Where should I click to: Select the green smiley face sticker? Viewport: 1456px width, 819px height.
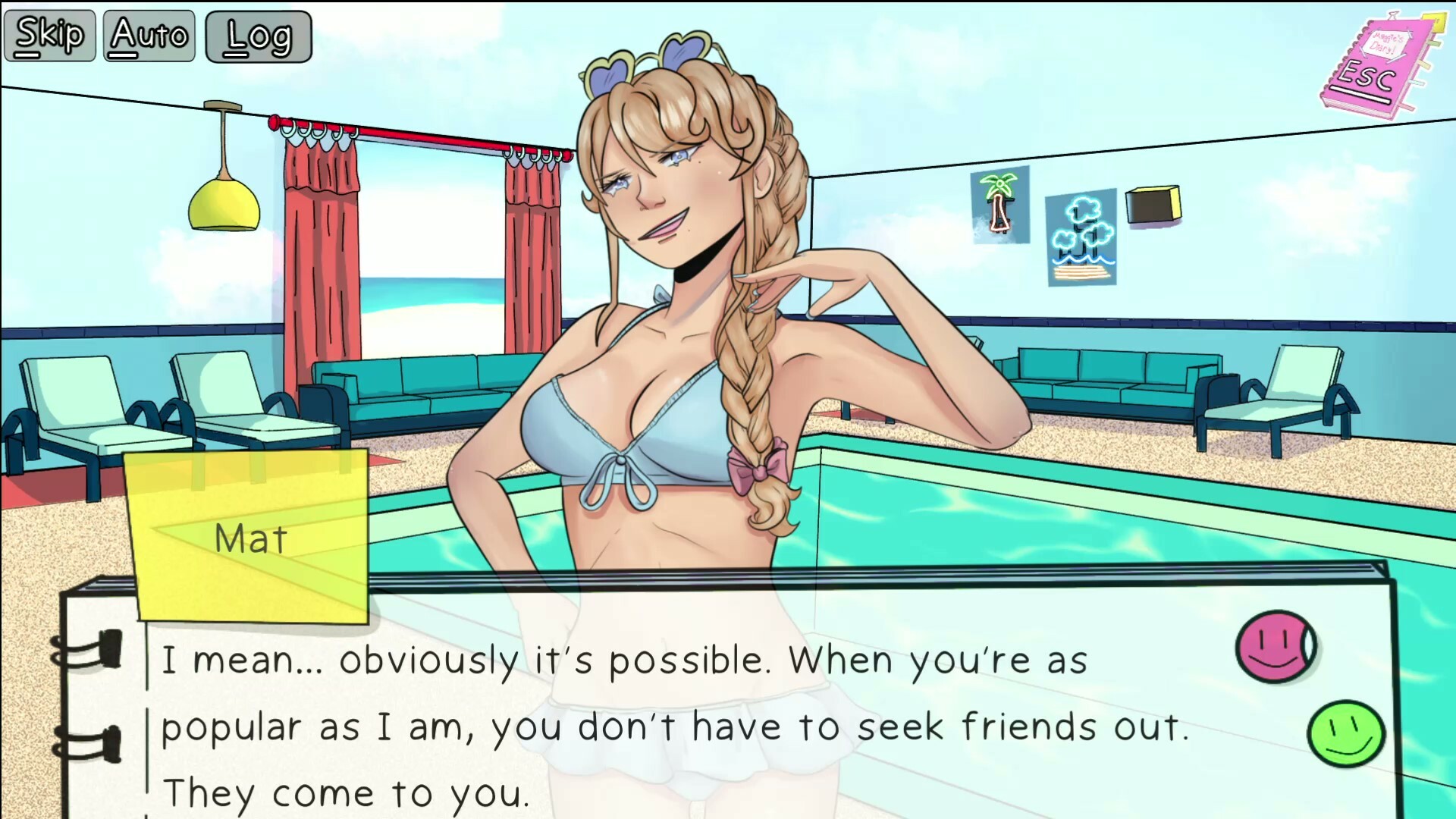tap(1346, 733)
